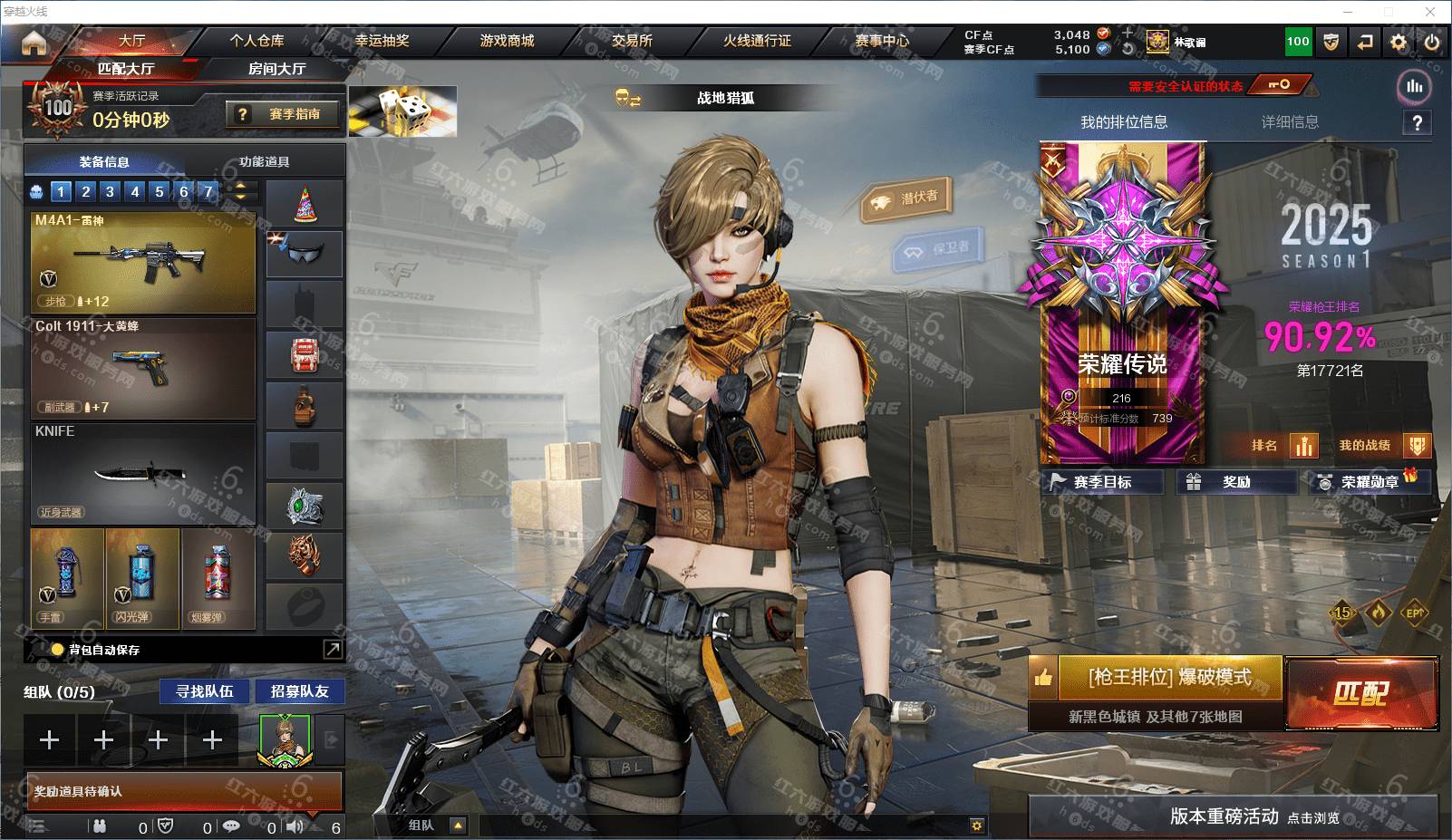Open the 赛季指南 season guide
Image resolution: width=1452 pixels, height=840 pixels.
[284, 114]
